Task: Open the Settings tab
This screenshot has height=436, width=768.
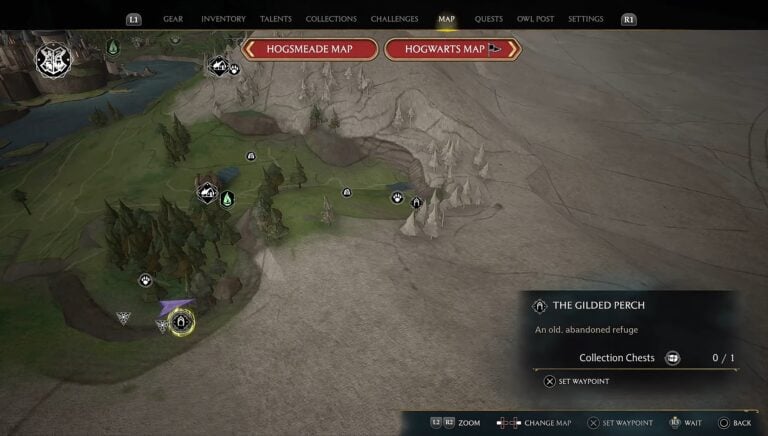Action: coord(585,19)
